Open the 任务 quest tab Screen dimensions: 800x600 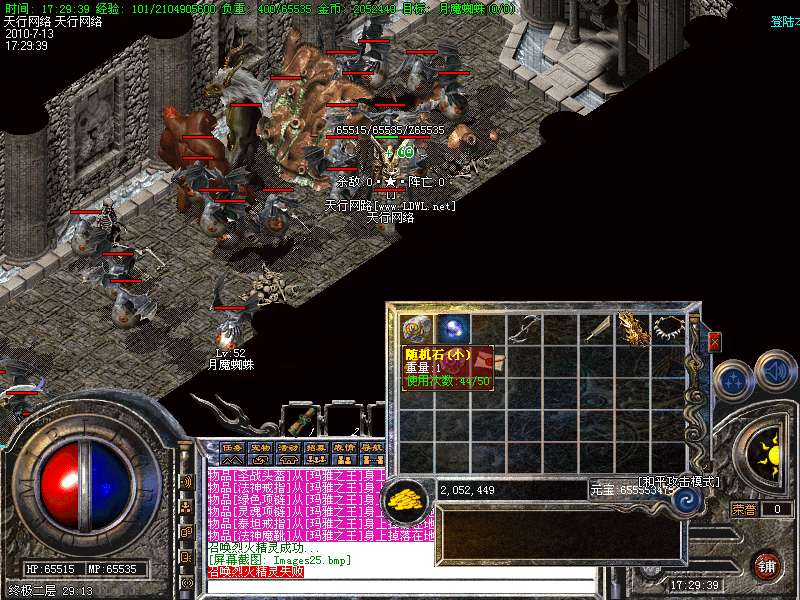point(232,447)
